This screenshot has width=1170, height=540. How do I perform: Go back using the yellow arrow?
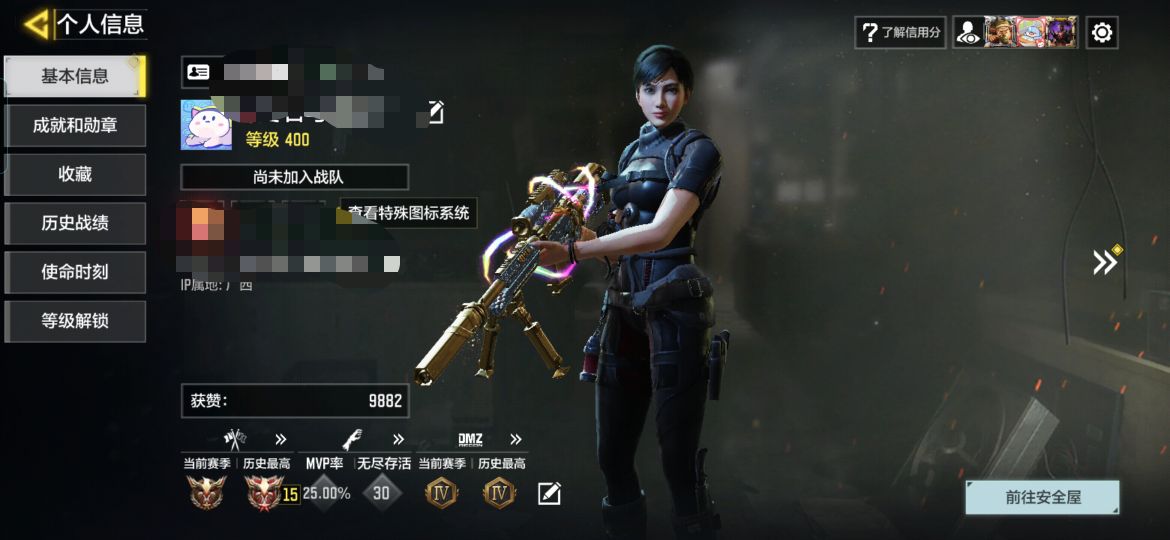(36, 24)
